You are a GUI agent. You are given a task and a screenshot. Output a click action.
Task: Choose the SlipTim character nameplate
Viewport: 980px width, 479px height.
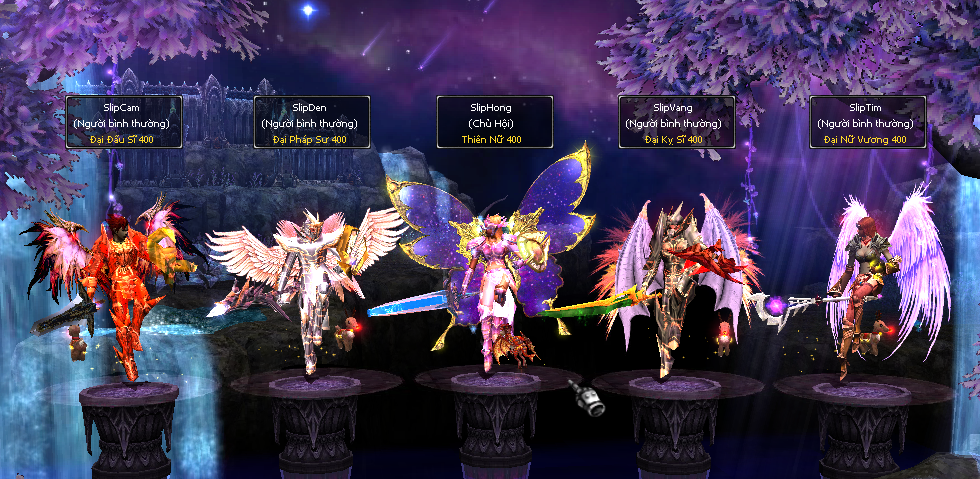pos(867,122)
